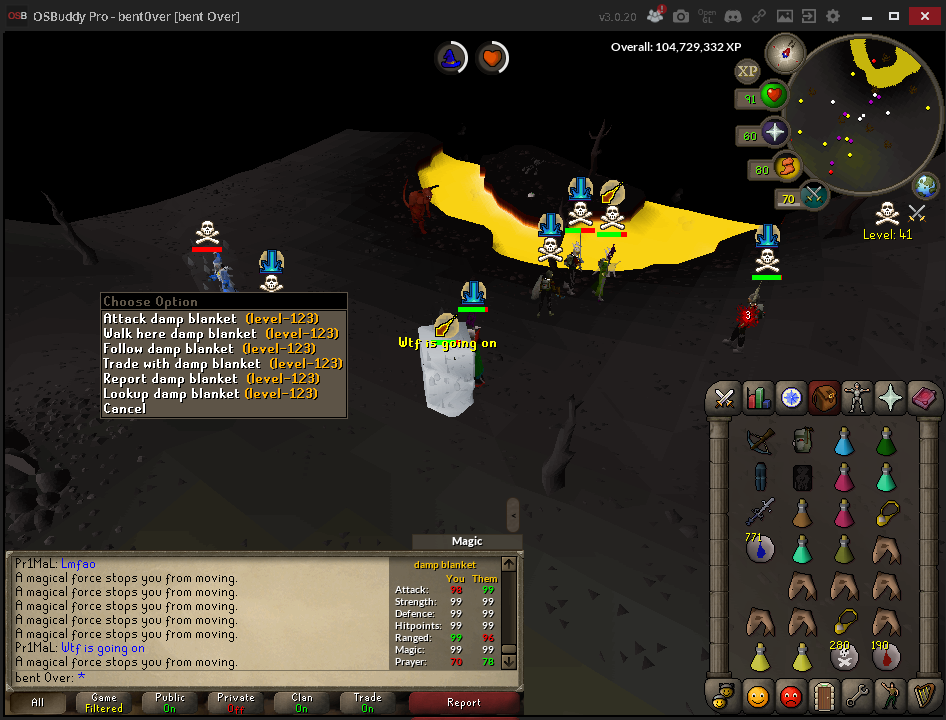Toggle quick prayers with the prayer orb
The width and height of the screenshot is (946, 720).
pyautogui.click(x=774, y=132)
